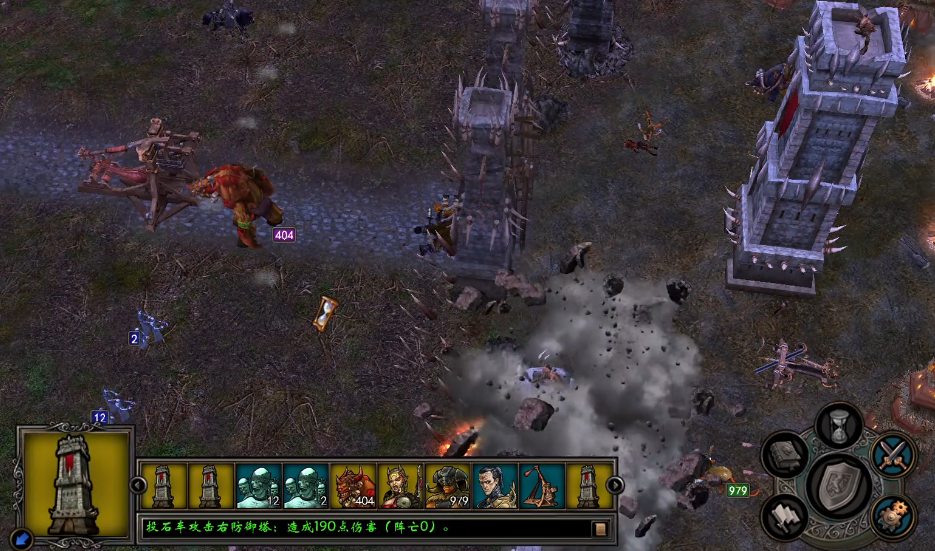935x551 pixels.
Task: Click the turn bar's left arrow
Action: coord(139,485)
